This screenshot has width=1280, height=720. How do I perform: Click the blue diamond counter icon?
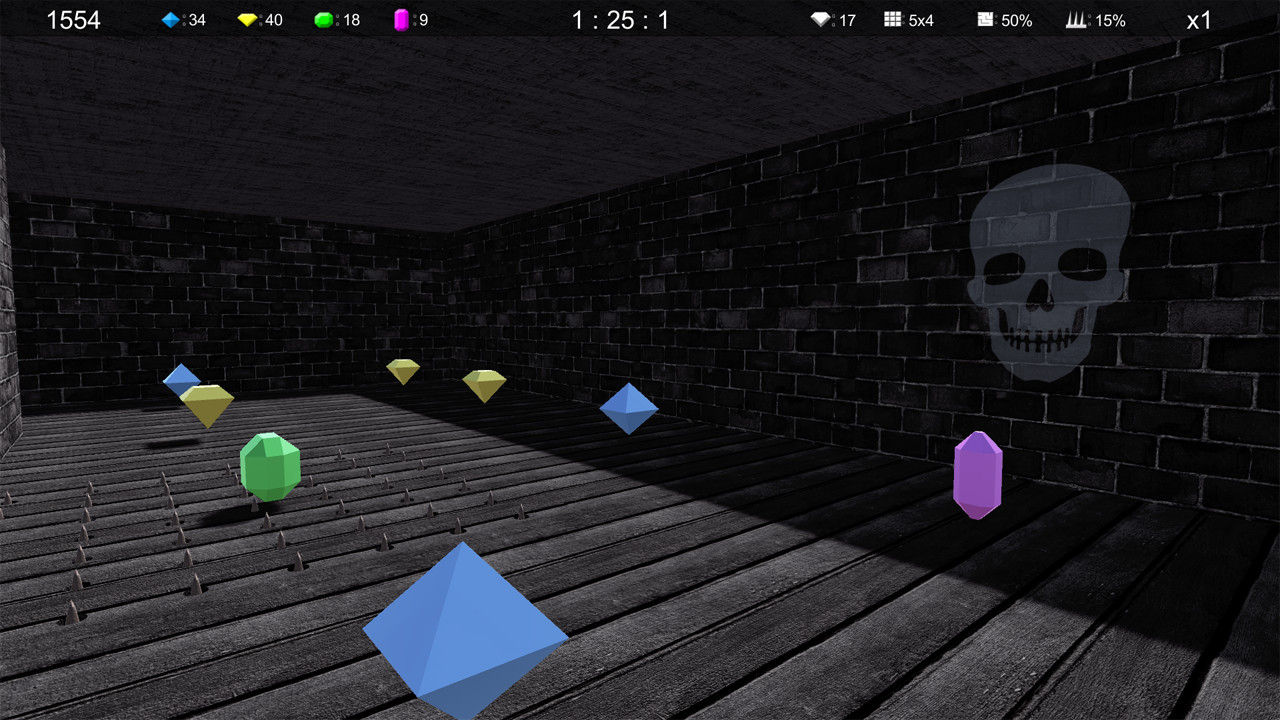click(170, 19)
